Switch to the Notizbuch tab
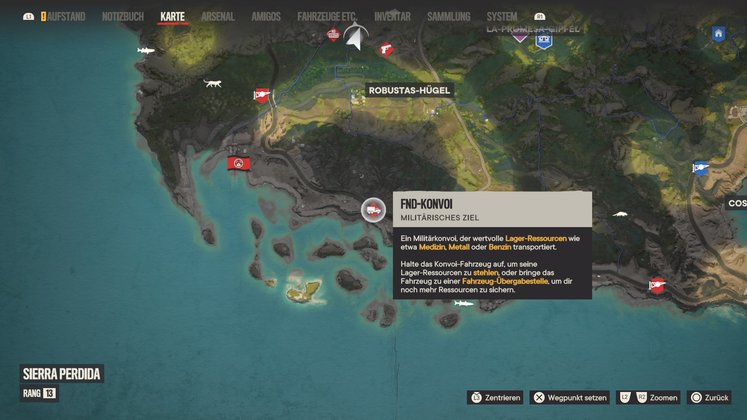This screenshot has width=747, height=420. coord(123,17)
